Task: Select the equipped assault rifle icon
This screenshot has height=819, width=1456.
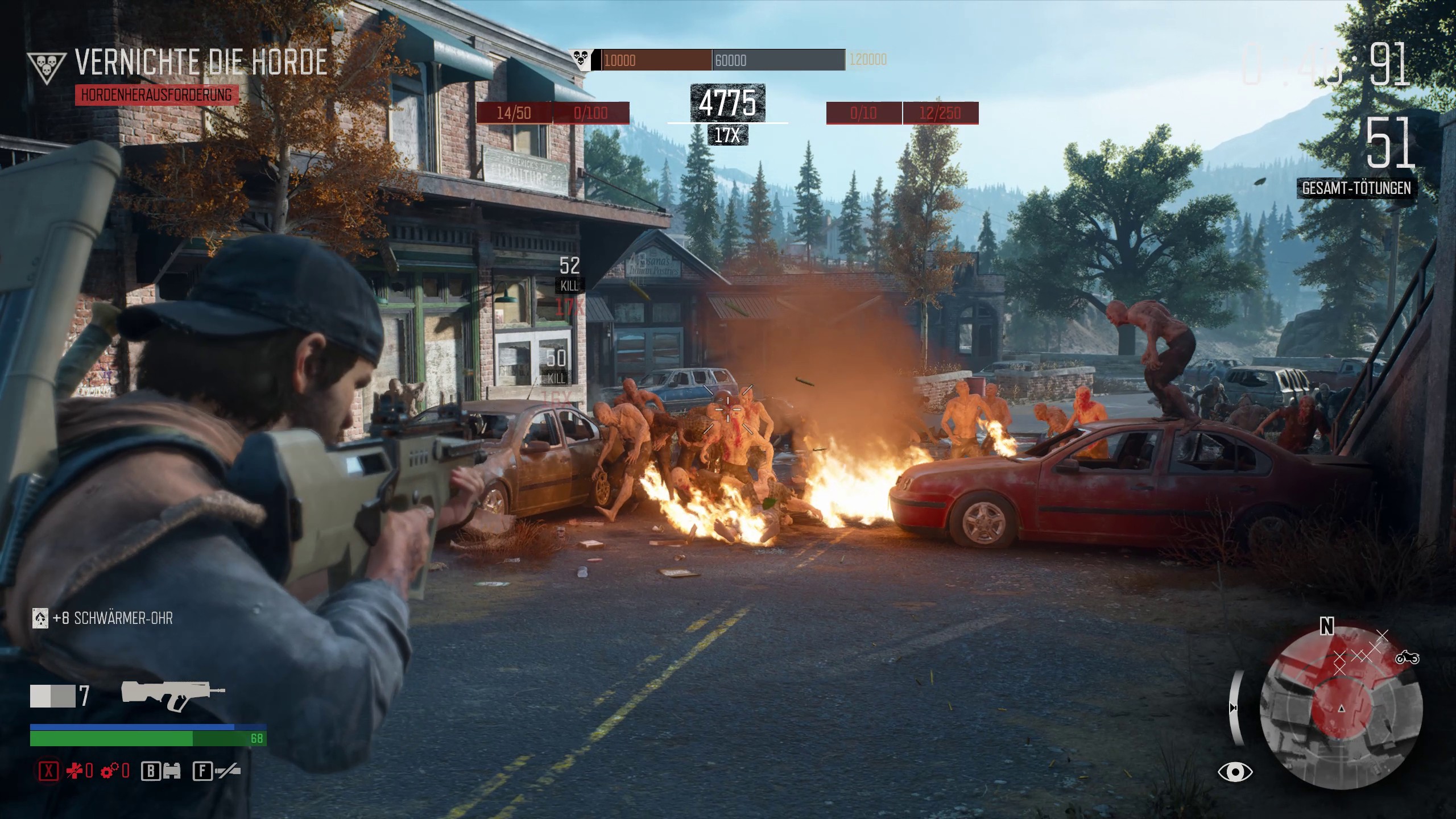Action: 172,695
